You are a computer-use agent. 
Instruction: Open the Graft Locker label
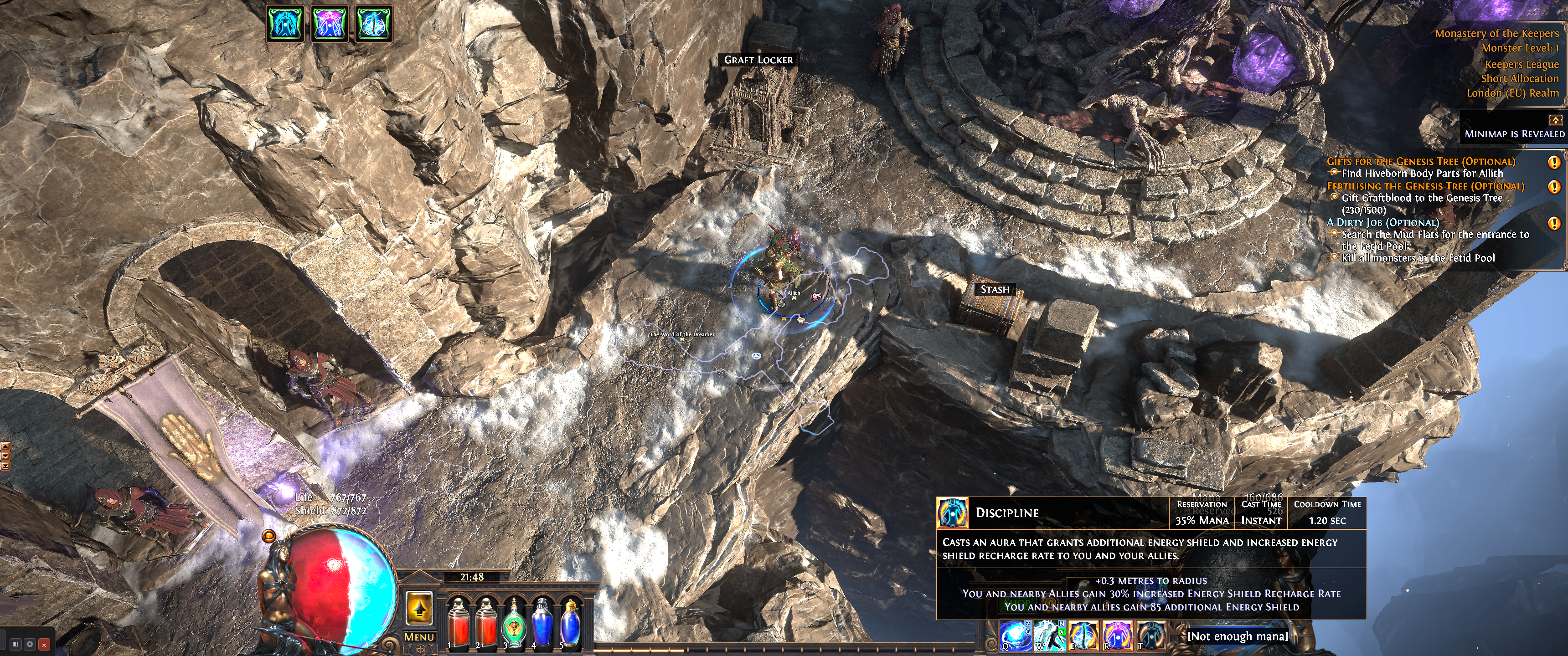758,60
